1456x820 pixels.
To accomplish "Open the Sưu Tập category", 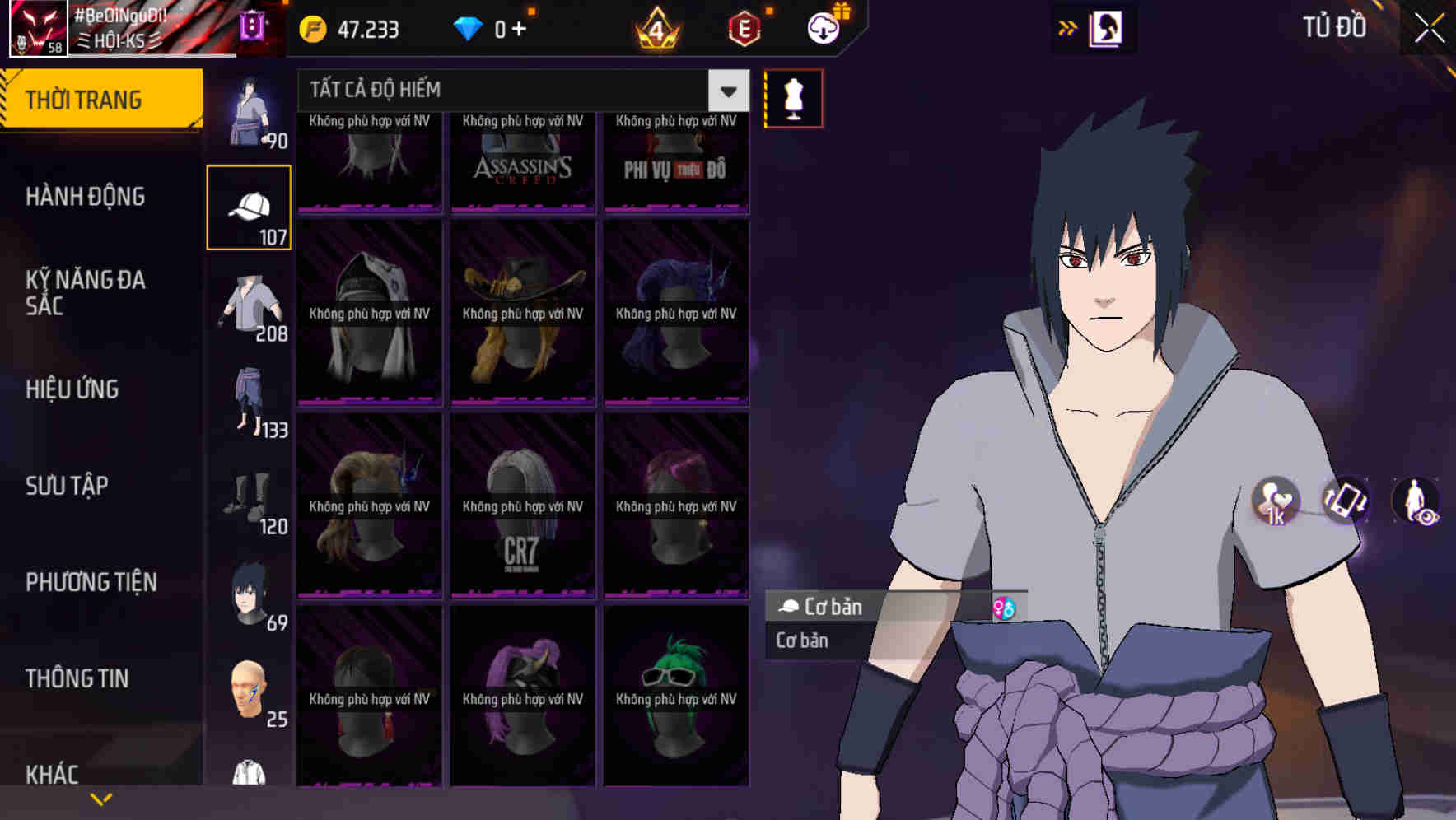I will 66,486.
